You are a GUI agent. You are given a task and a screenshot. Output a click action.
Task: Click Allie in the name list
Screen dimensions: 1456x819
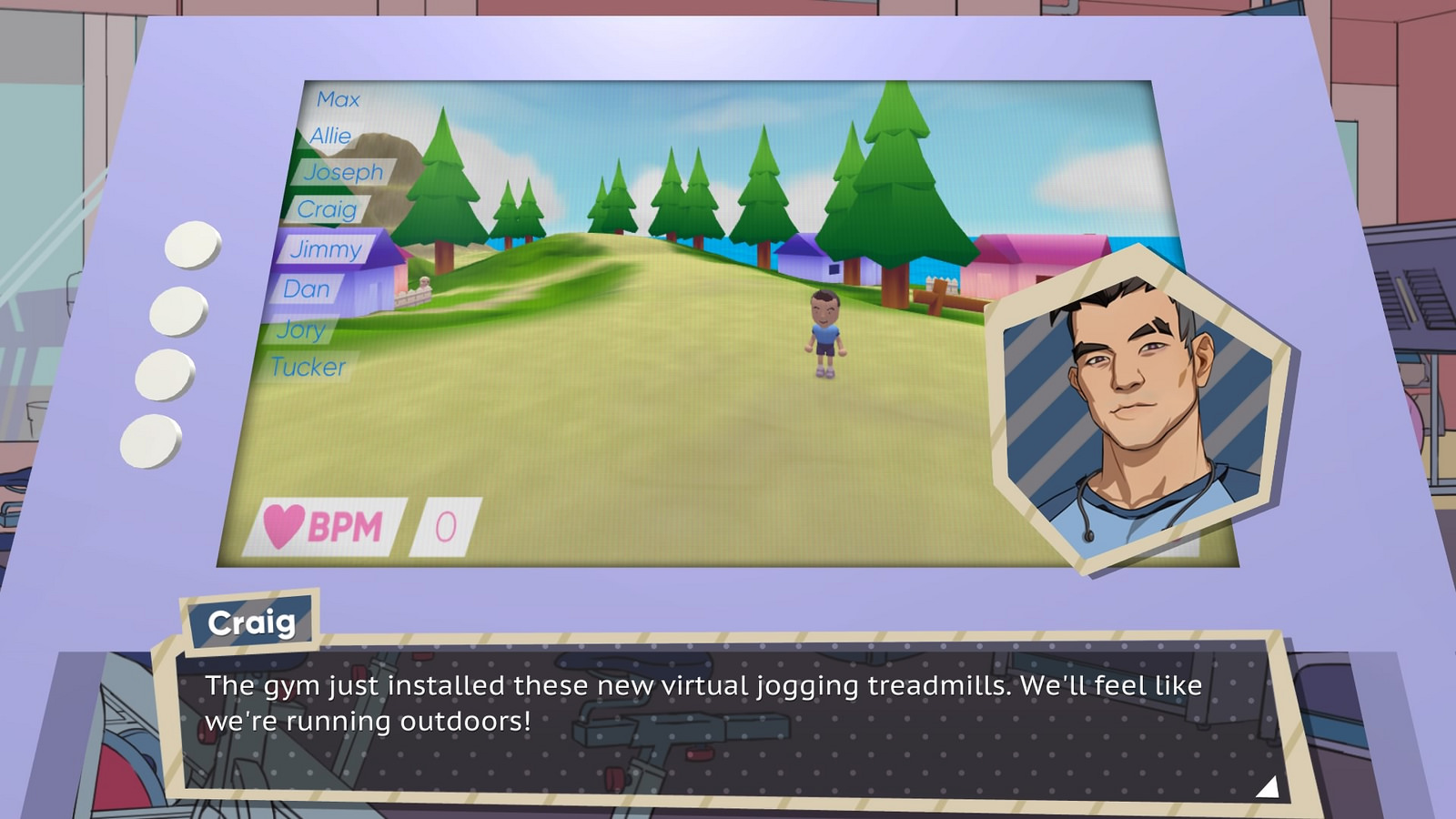(330, 136)
